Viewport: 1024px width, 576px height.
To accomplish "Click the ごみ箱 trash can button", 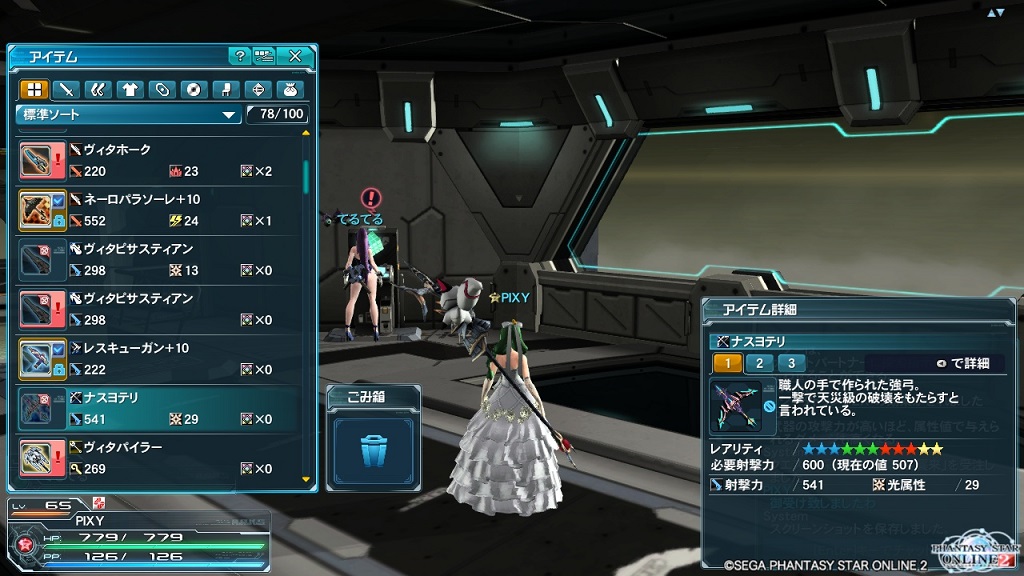I will point(373,450).
